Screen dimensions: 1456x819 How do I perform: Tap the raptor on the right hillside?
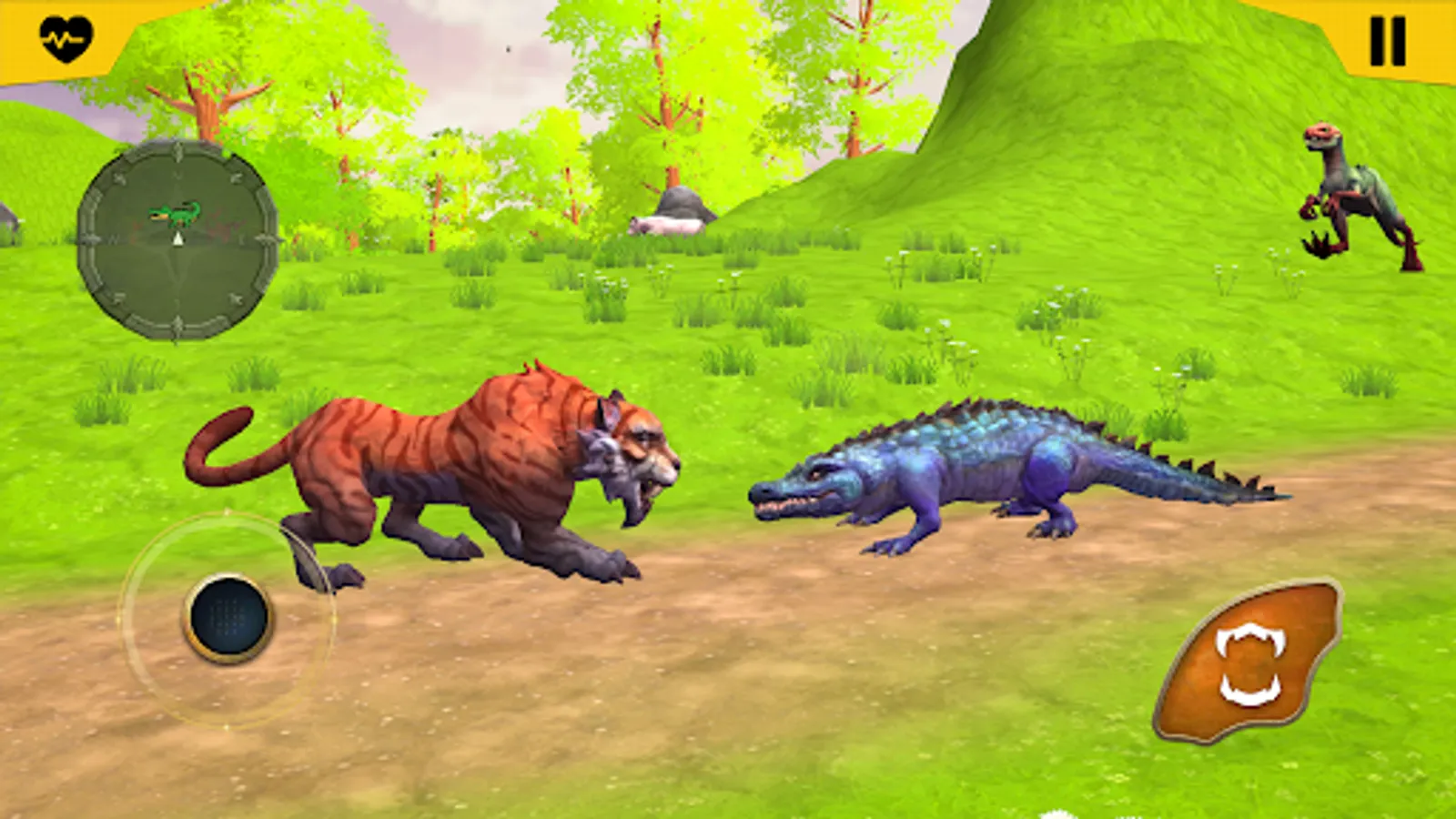[x=1356, y=196]
